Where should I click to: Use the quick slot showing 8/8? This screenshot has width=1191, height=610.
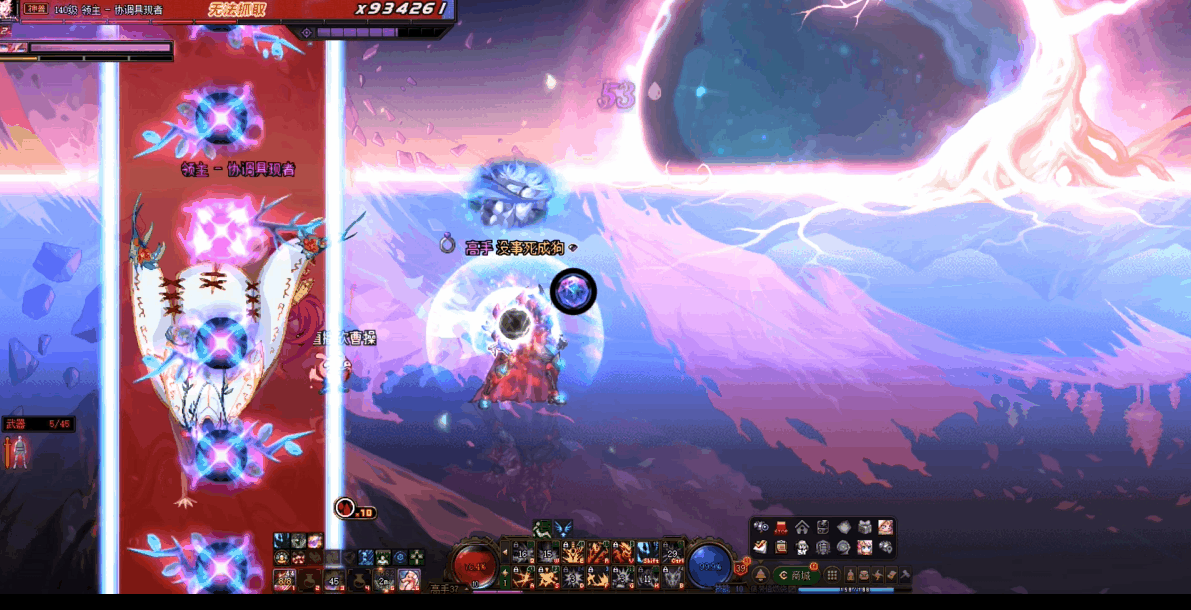point(285,580)
